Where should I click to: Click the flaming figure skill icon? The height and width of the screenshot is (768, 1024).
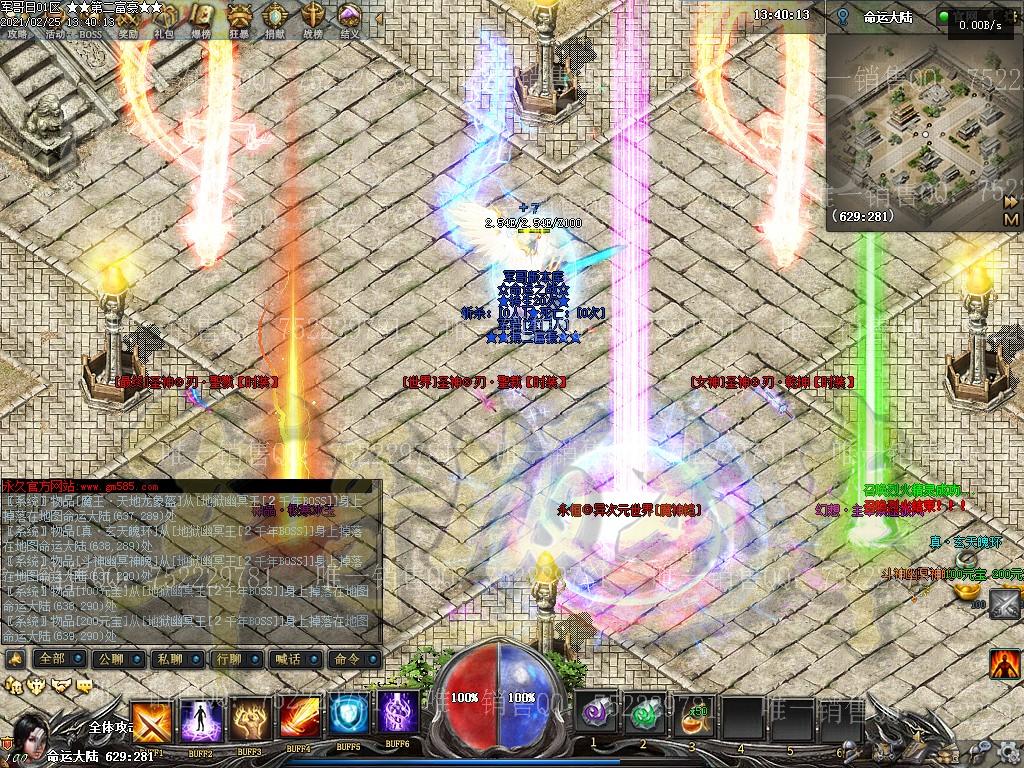pyautogui.click(x=1004, y=662)
